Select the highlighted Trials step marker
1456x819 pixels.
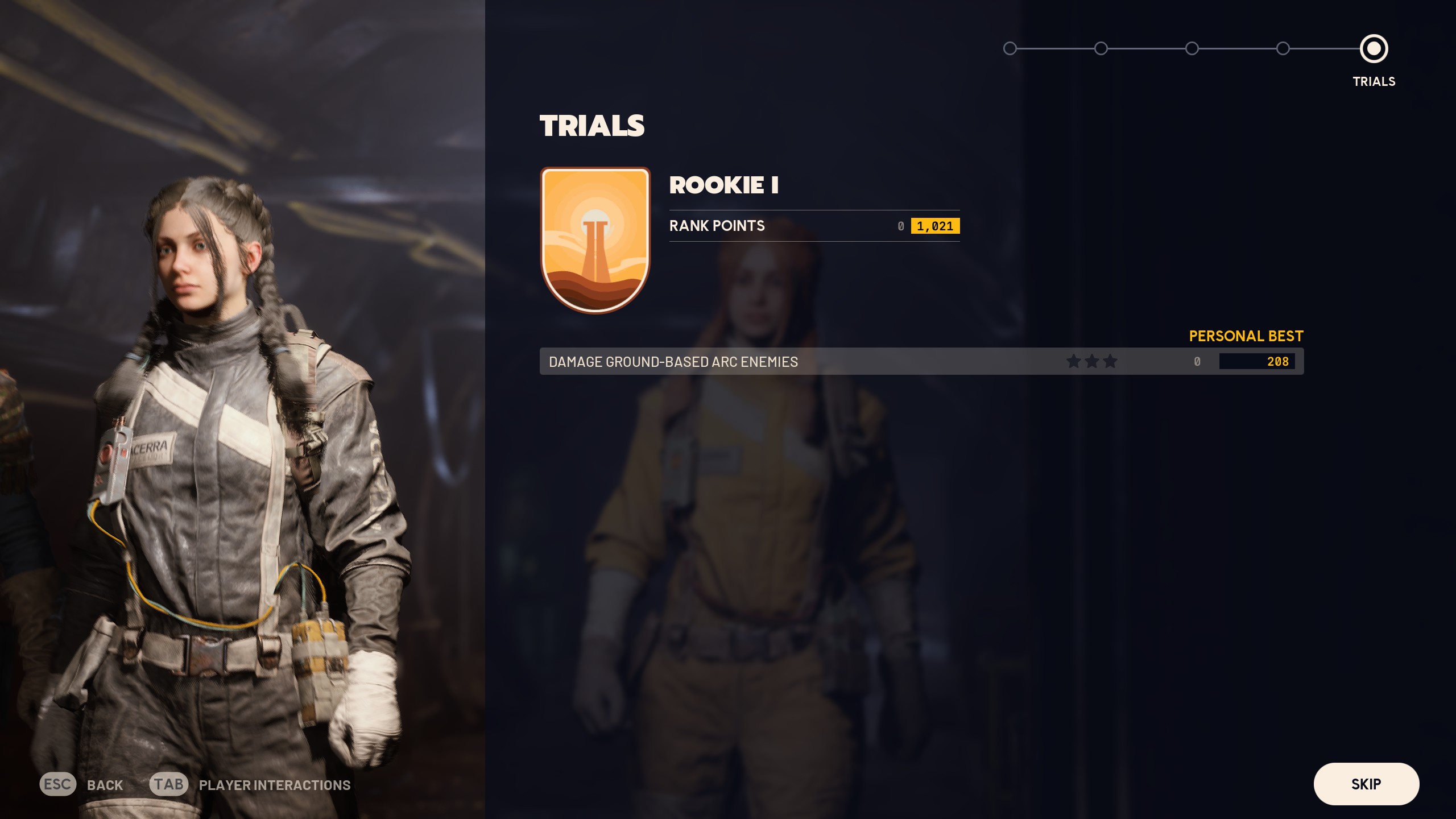[x=1374, y=49]
